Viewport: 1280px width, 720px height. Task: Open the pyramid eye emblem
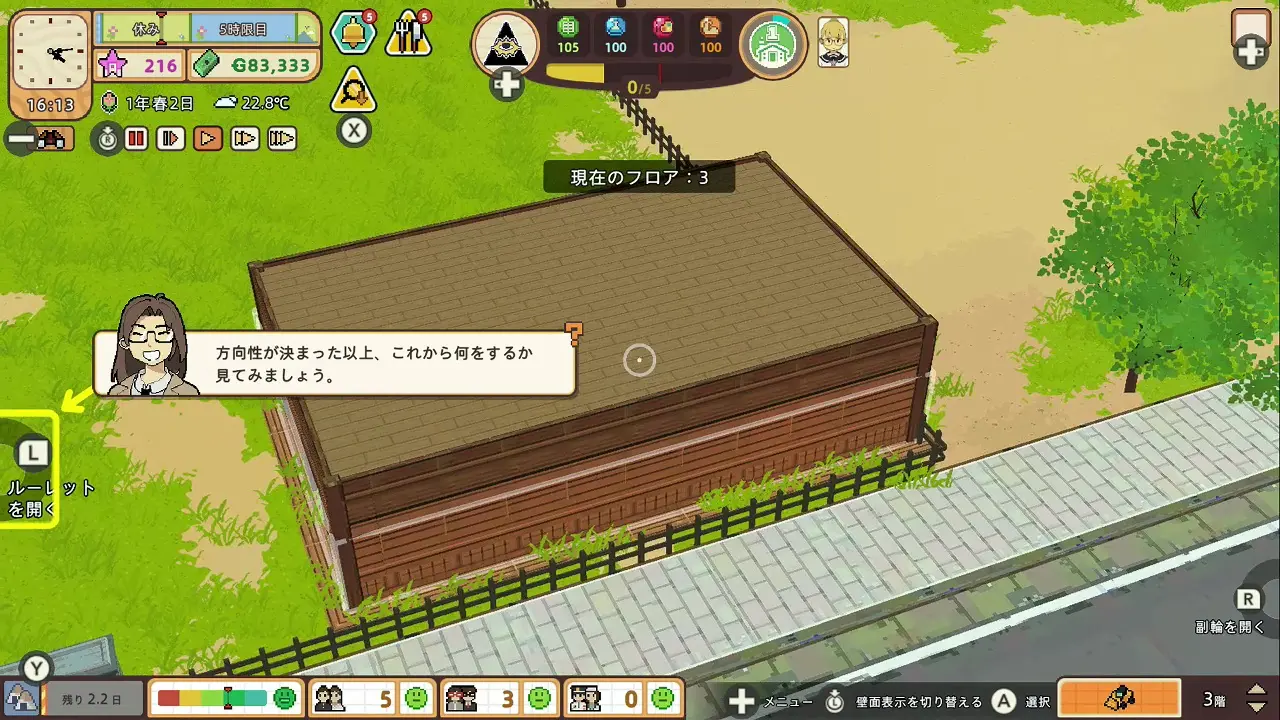505,44
